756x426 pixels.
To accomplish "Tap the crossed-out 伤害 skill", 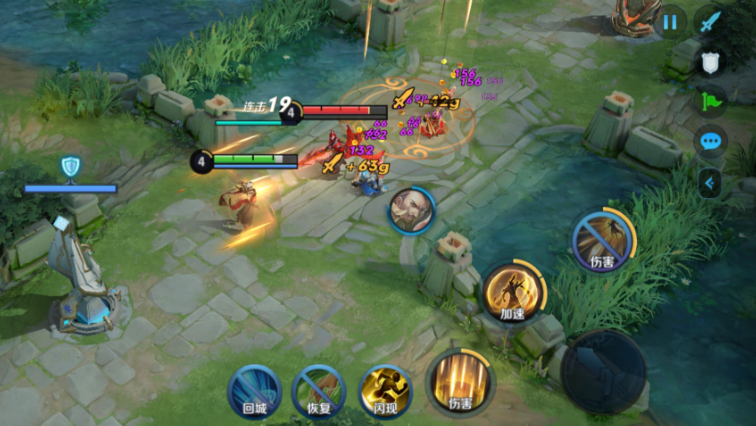I will tap(603, 240).
